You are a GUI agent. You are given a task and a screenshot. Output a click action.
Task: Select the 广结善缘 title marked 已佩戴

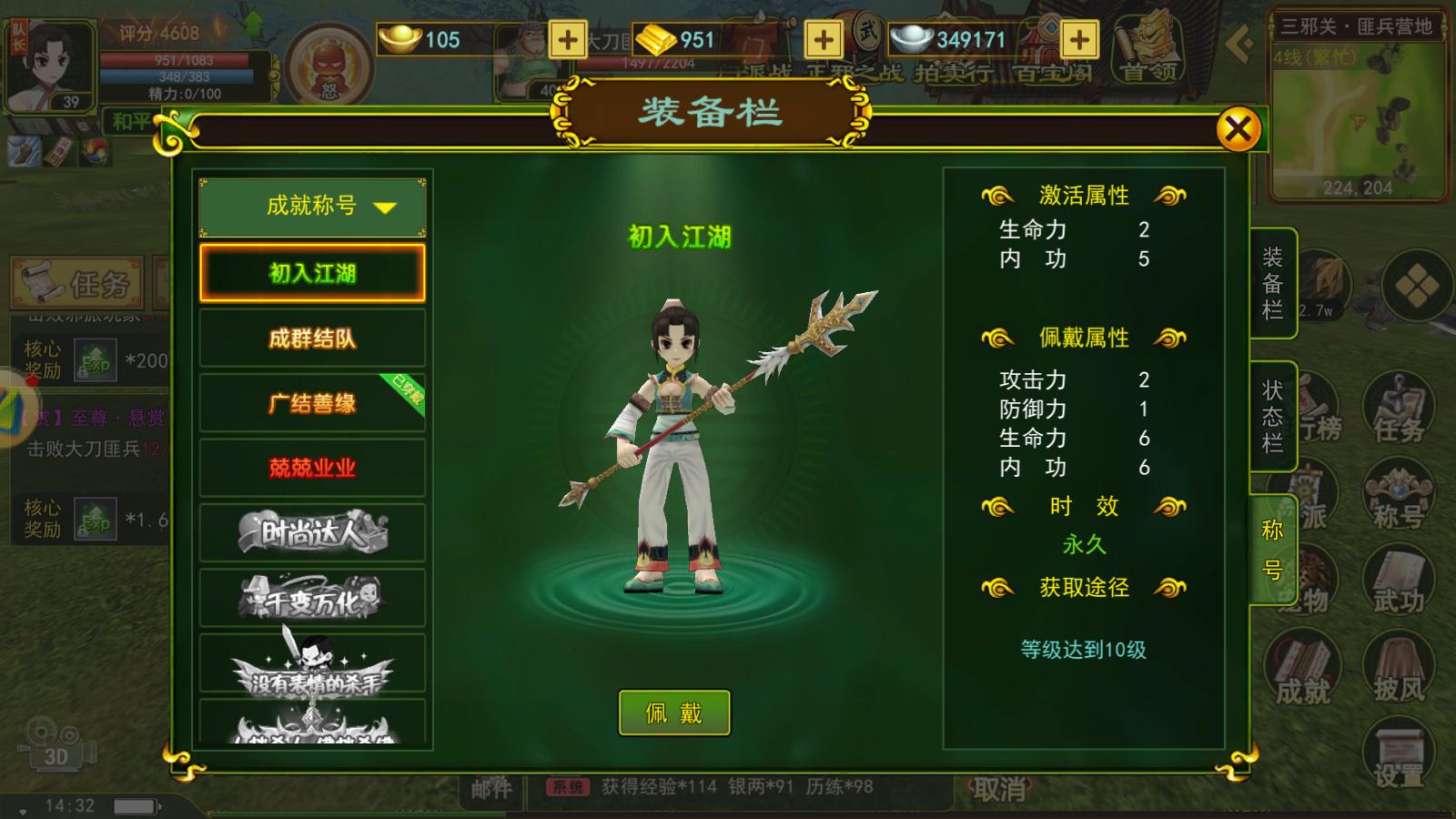pos(312,402)
